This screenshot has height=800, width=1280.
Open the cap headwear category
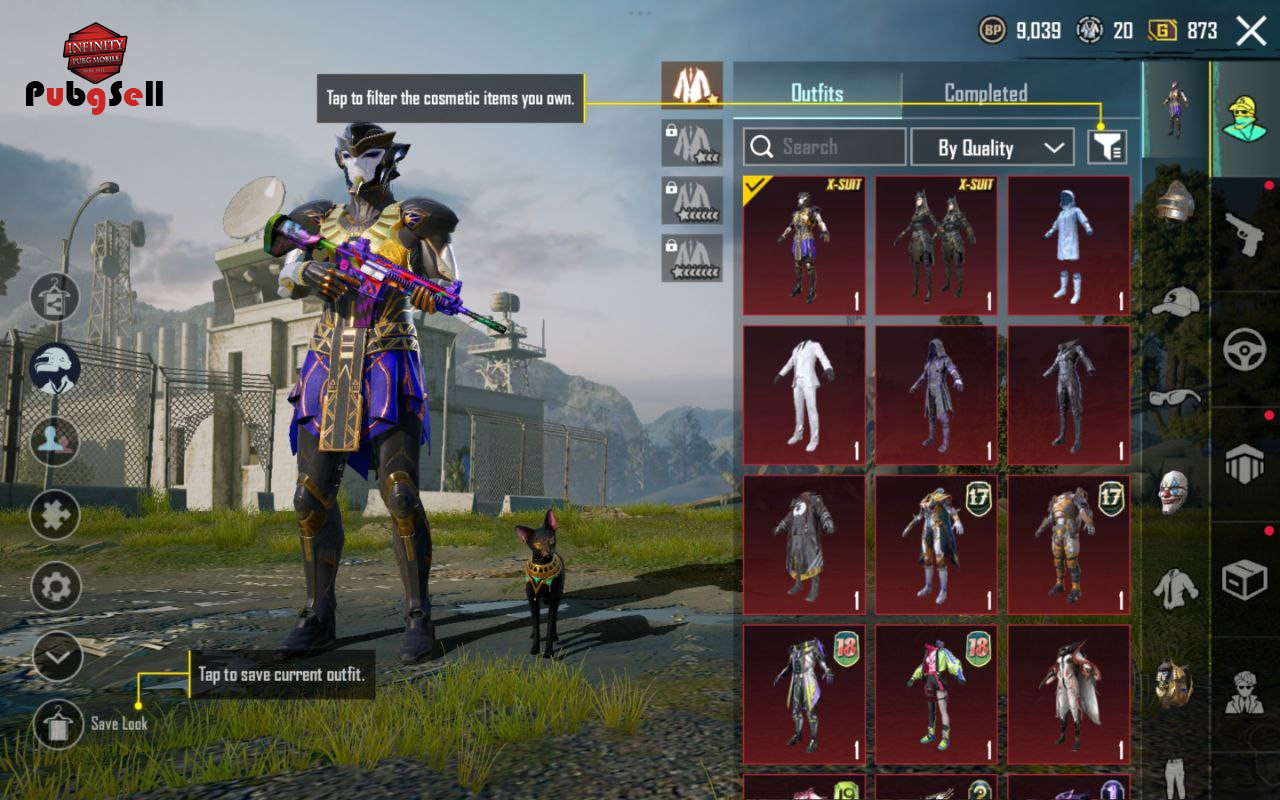point(1175,300)
